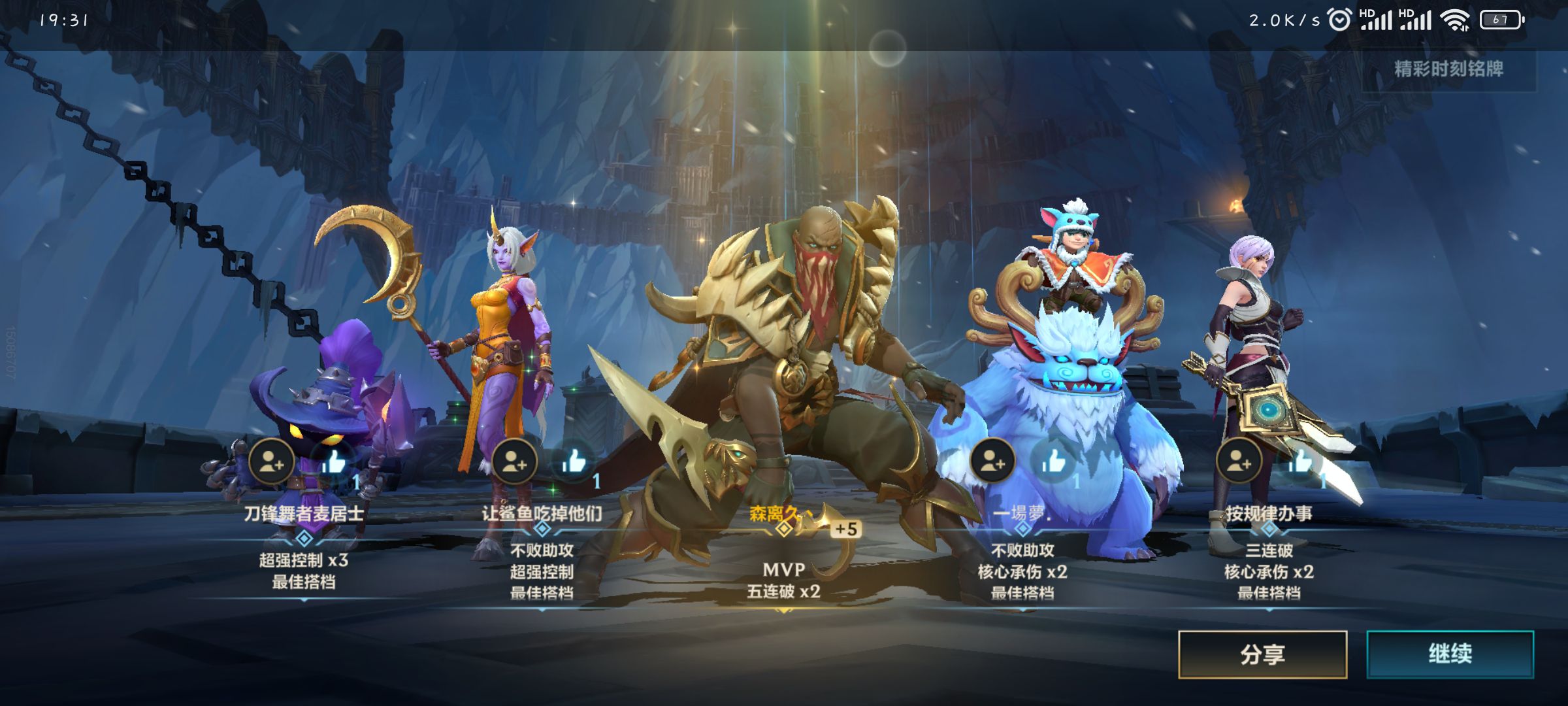This screenshot has width=1568, height=706.
Task: Give a thumbs-up to 刀锋舞者麦居士
Action: [x=333, y=462]
